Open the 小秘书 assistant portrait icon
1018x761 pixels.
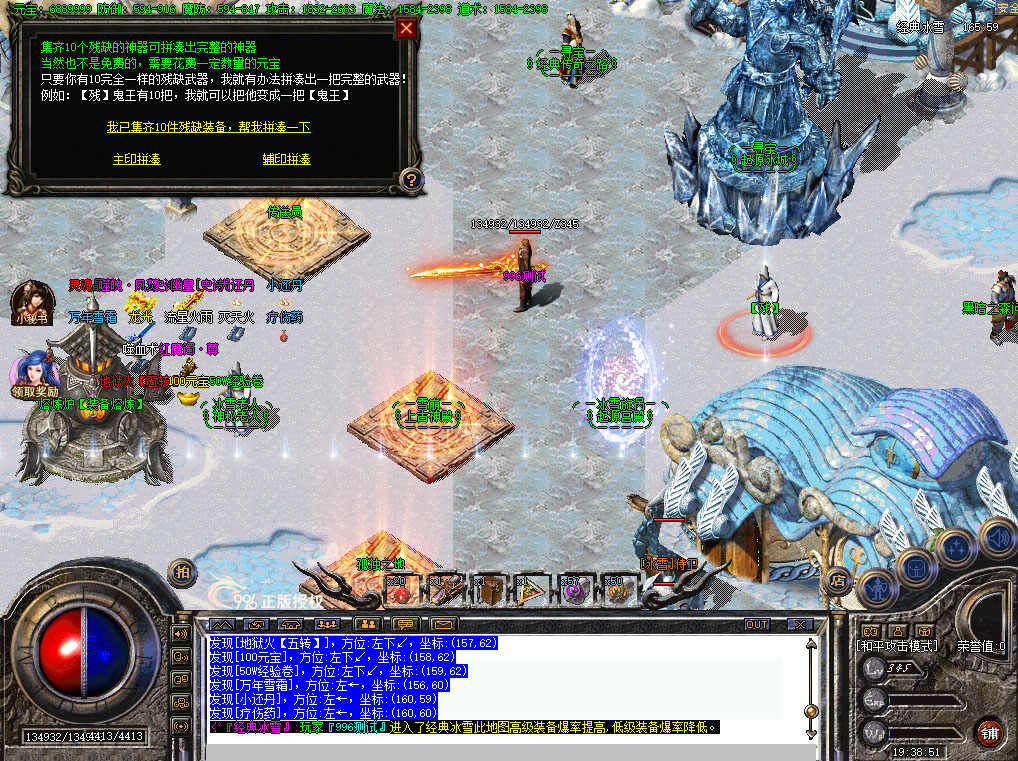coord(32,300)
